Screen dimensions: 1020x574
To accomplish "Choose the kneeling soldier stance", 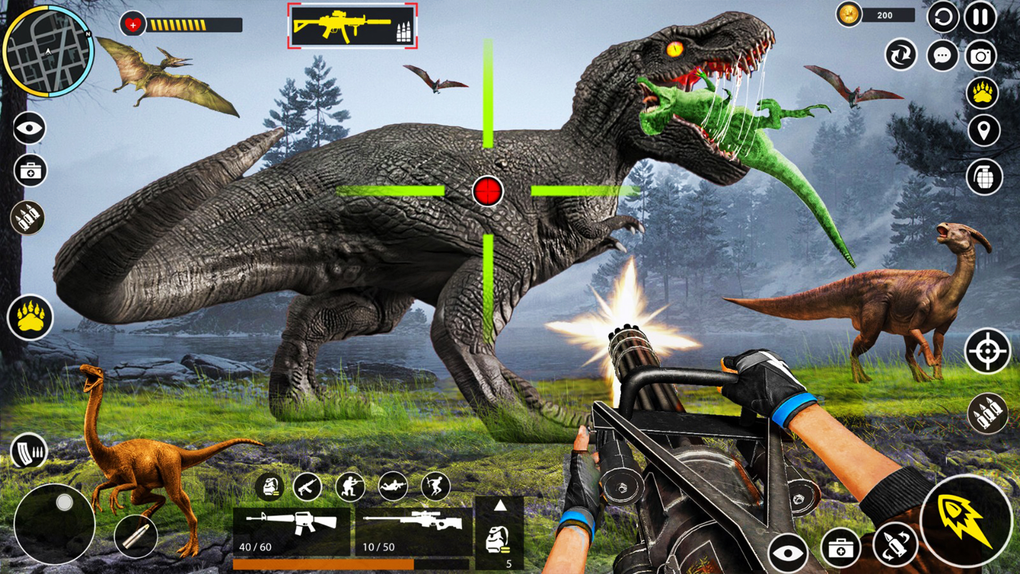I will [350, 486].
